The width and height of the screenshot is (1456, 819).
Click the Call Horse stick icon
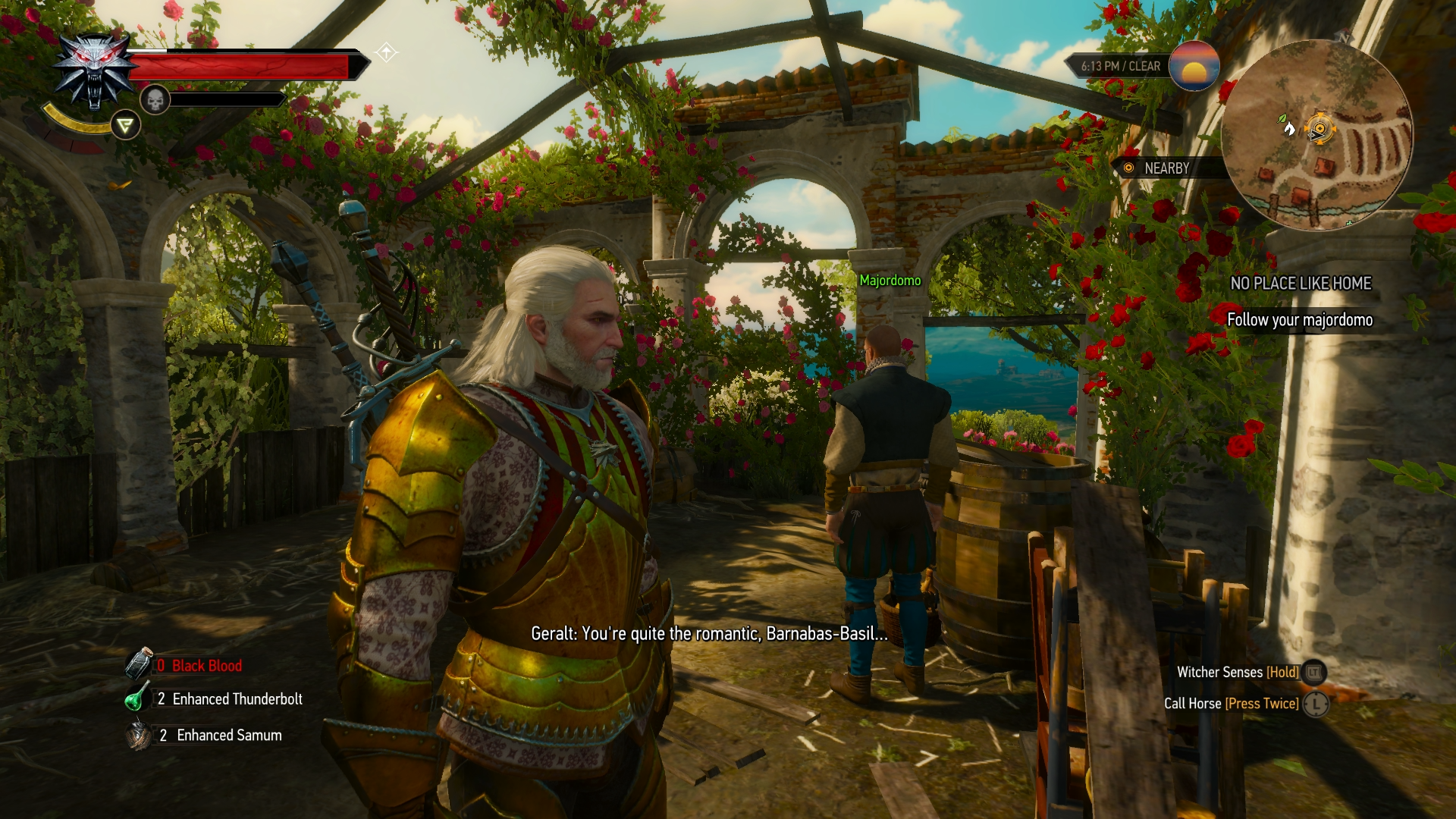(x=1313, y=704)
